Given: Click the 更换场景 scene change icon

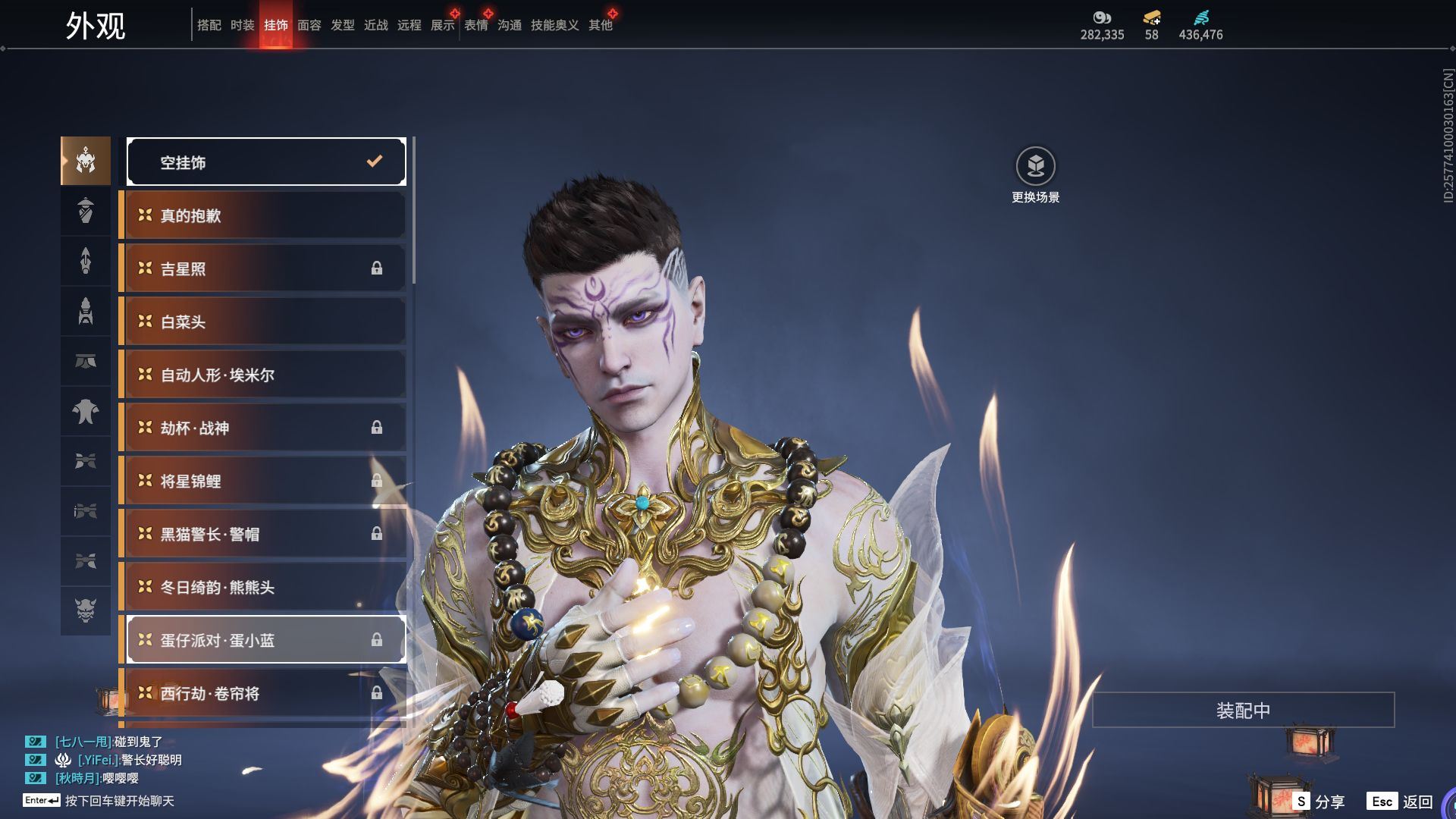Looking at the screenshot, I should [1035, 166].
